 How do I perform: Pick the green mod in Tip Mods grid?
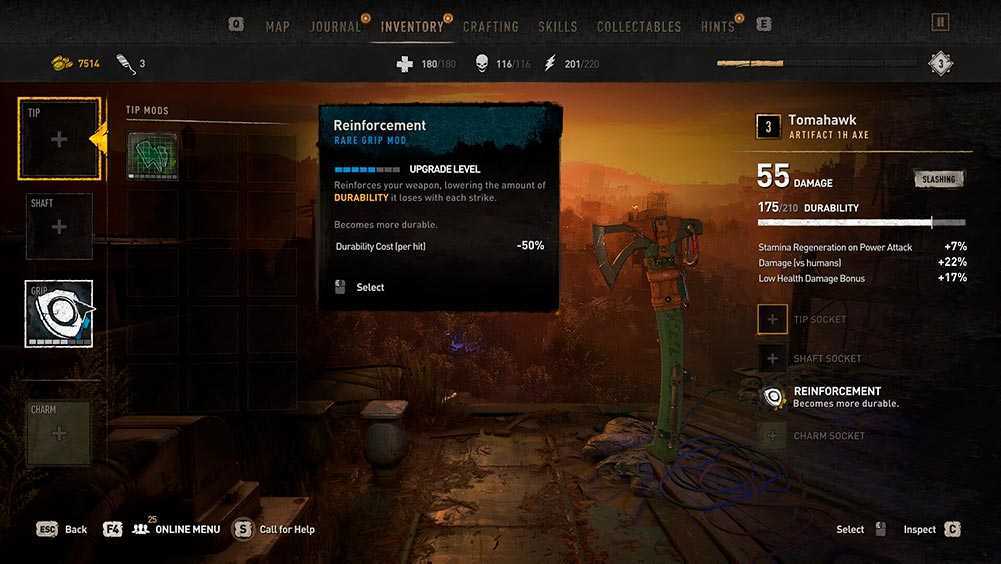(x=153, y=156)
